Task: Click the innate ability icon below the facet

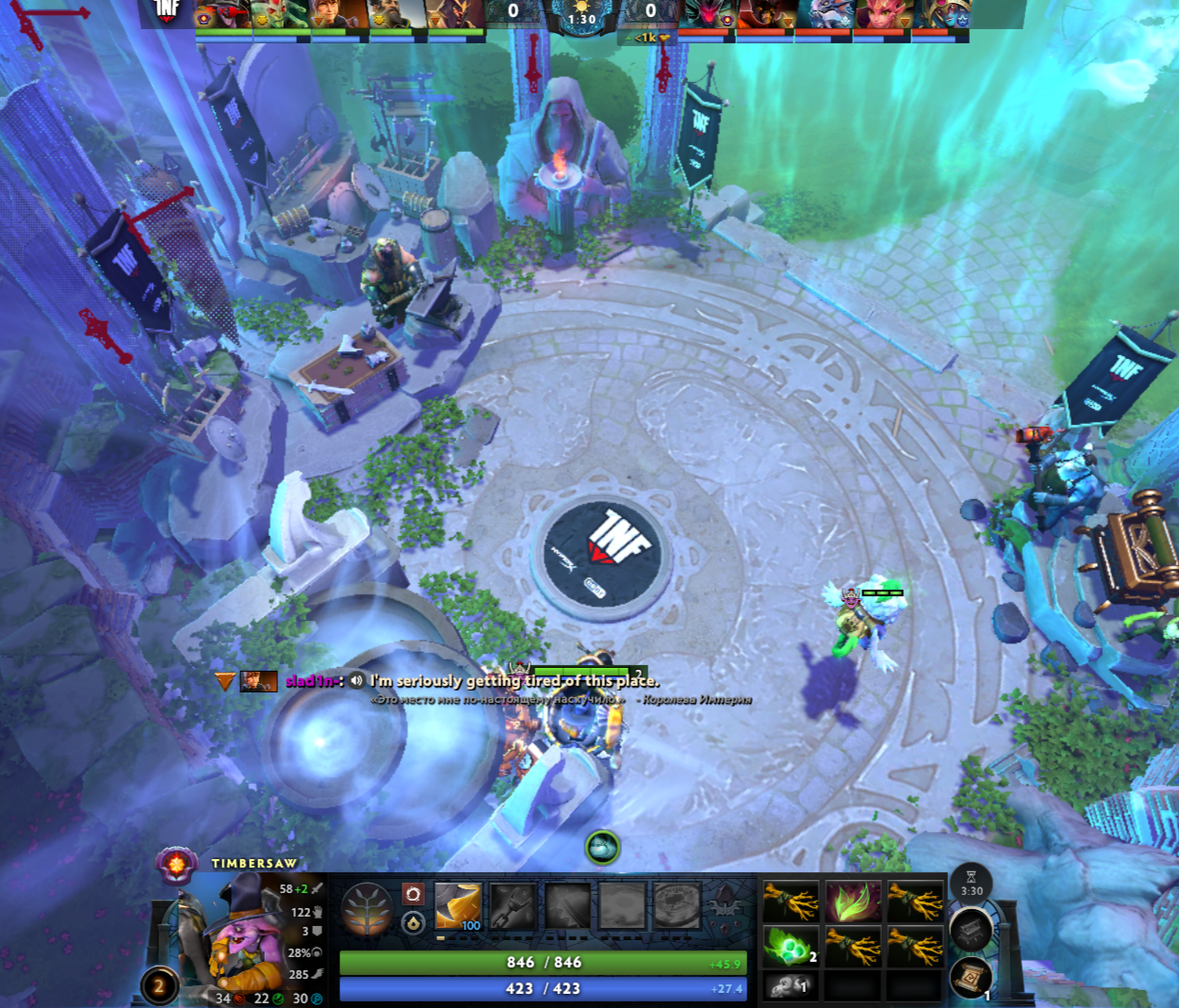Action: click(x=413, y=923)
